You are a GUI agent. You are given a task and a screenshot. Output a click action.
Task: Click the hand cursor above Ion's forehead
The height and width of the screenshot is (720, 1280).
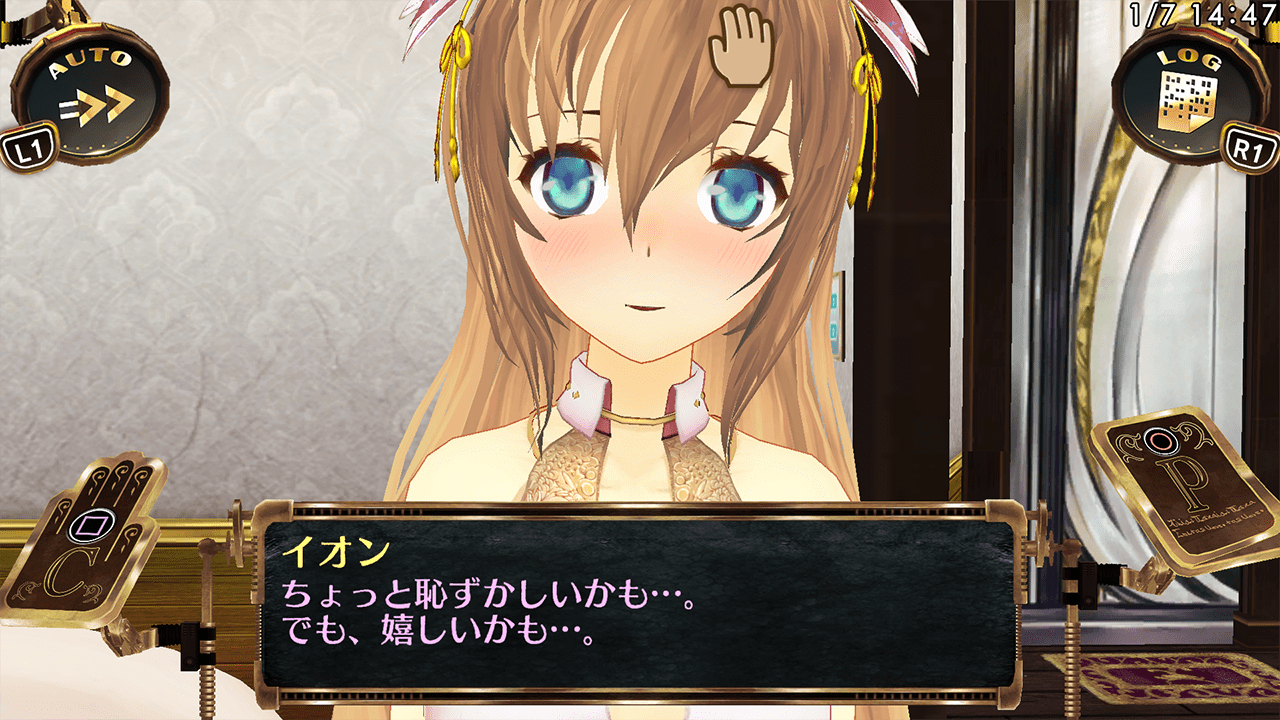pos(740,48)
